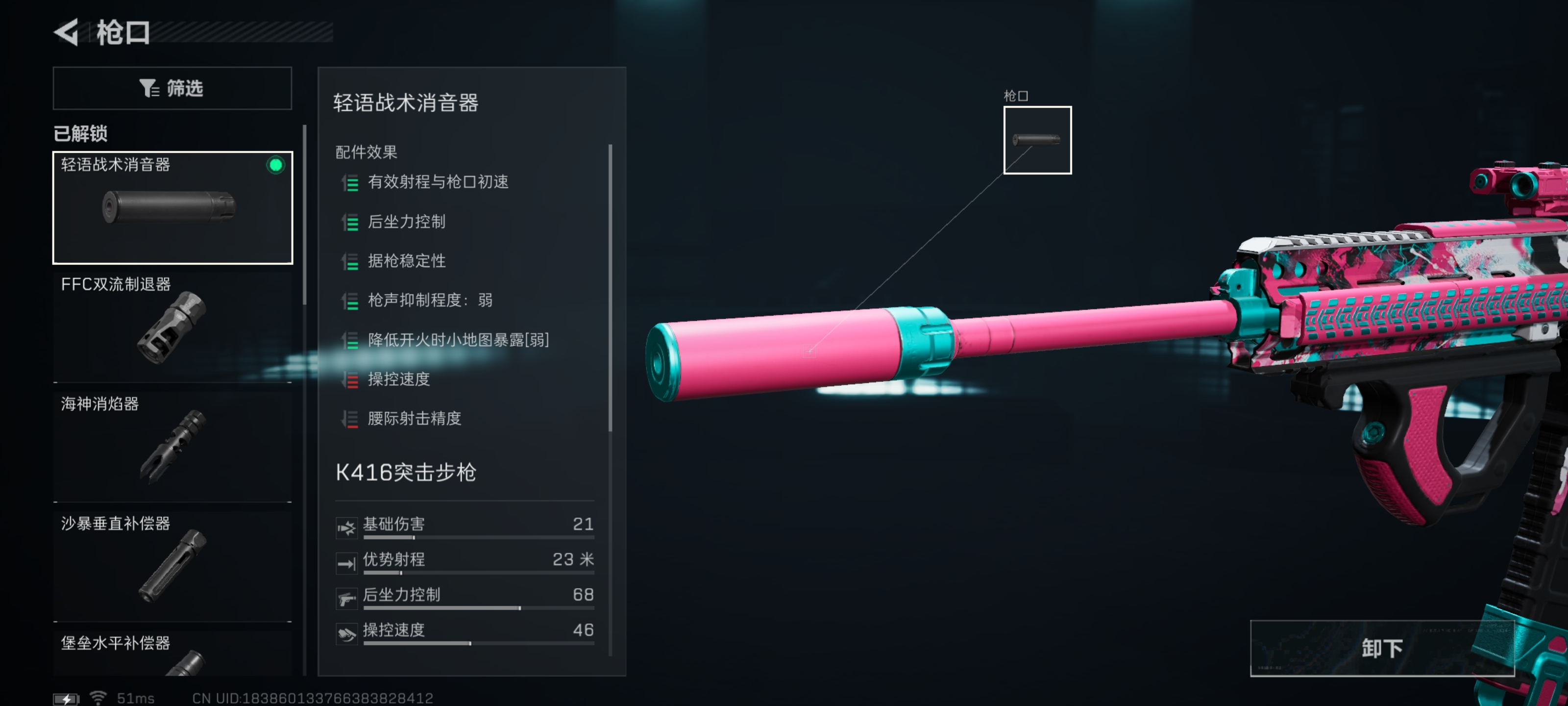
Task: Pick the 海神消焰器 flash hider
Action: pos(172,445)
